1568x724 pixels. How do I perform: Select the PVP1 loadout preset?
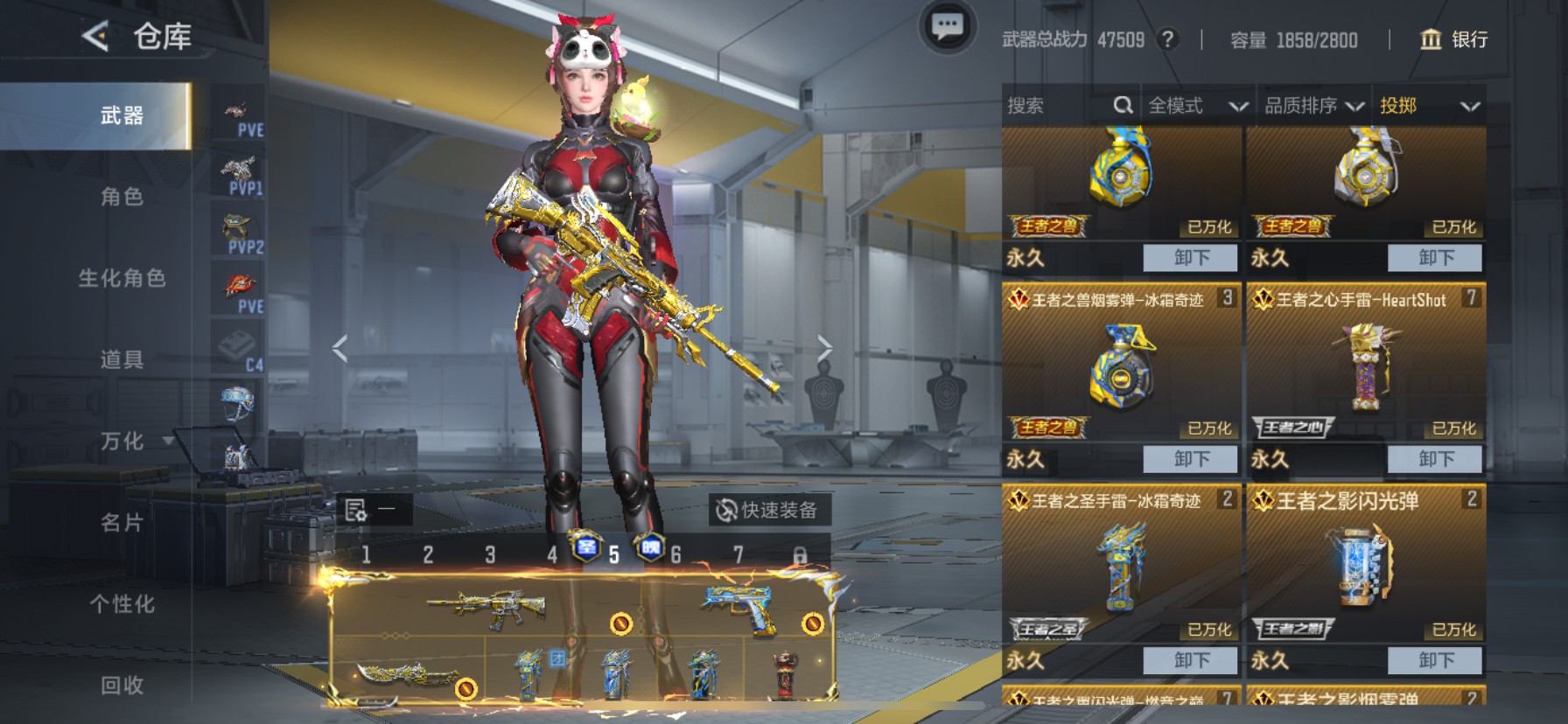pyautogui.click(x=239, y=175)
